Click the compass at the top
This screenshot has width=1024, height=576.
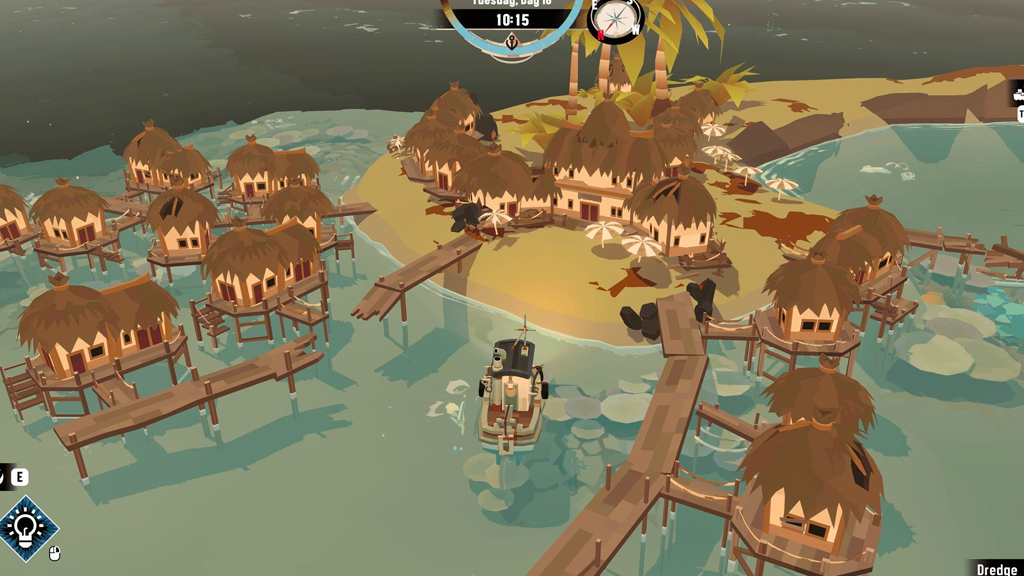[616, 19]
